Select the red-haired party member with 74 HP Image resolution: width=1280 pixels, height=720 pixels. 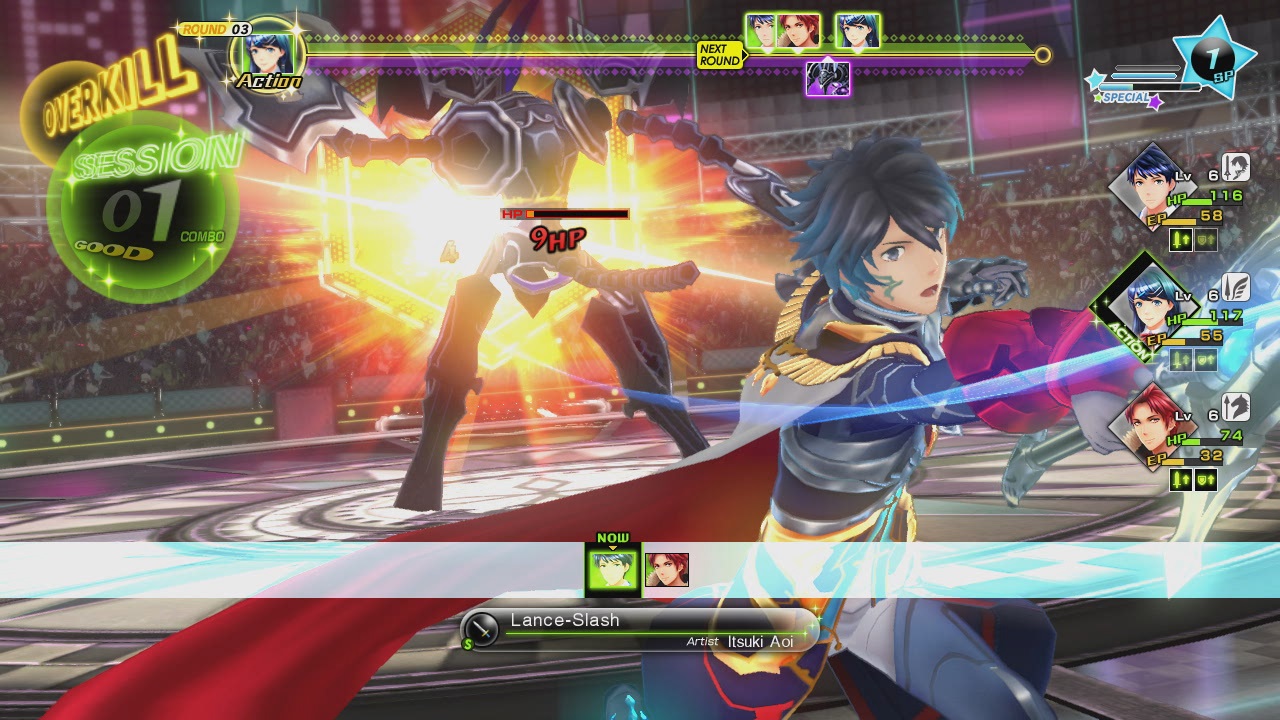tap(1146, 418)
